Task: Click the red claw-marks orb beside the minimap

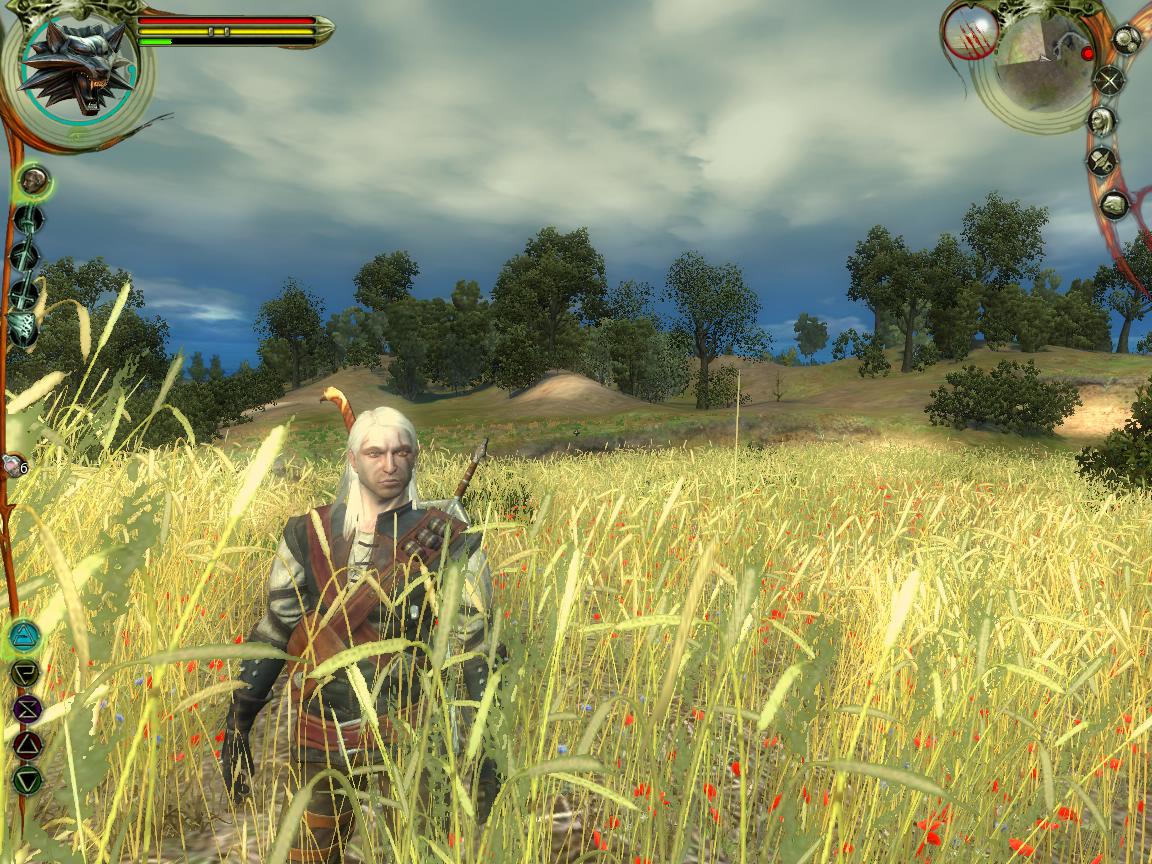Action: pyautogui.click(x=969, y=32)
